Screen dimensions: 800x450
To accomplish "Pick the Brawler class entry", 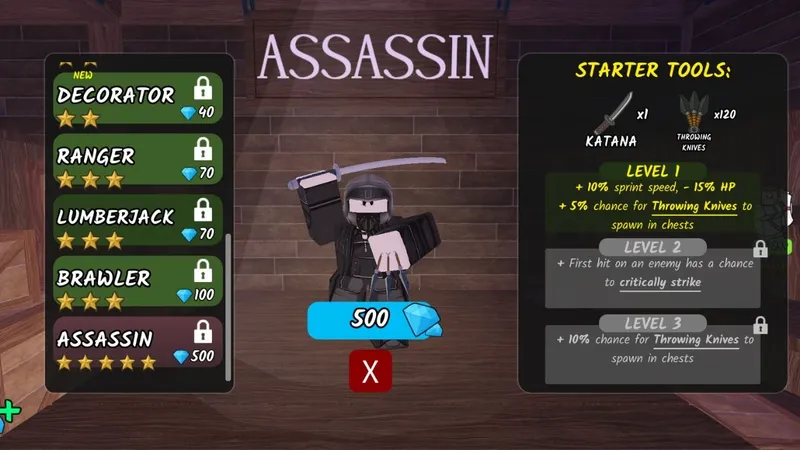I will (138, 287).
